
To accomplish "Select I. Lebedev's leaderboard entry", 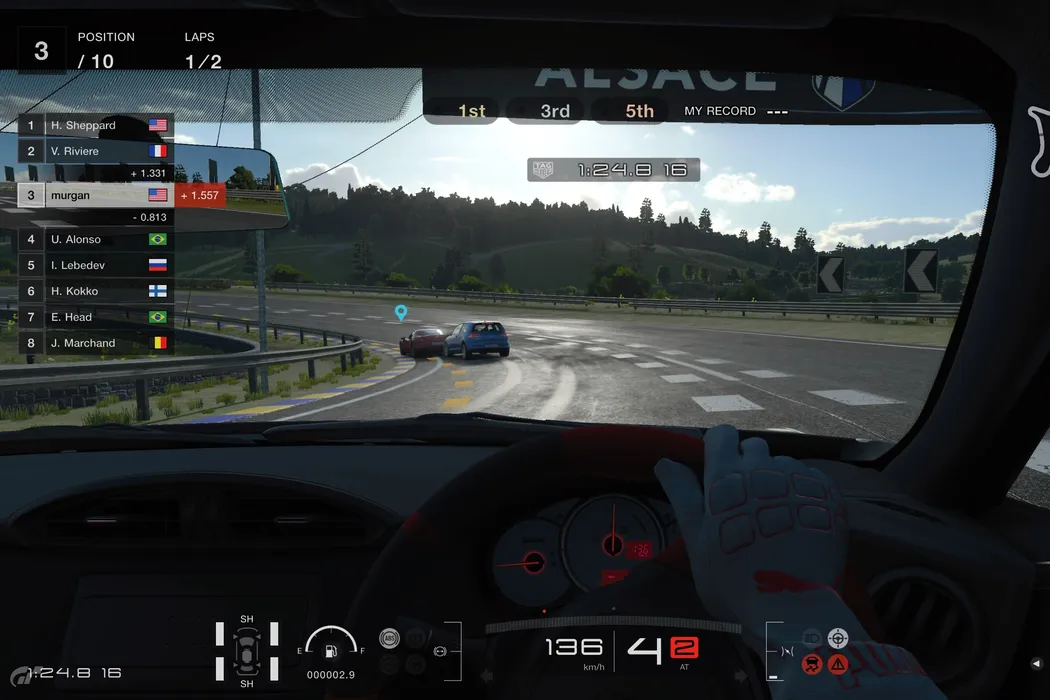I will (x=96, y=266).
